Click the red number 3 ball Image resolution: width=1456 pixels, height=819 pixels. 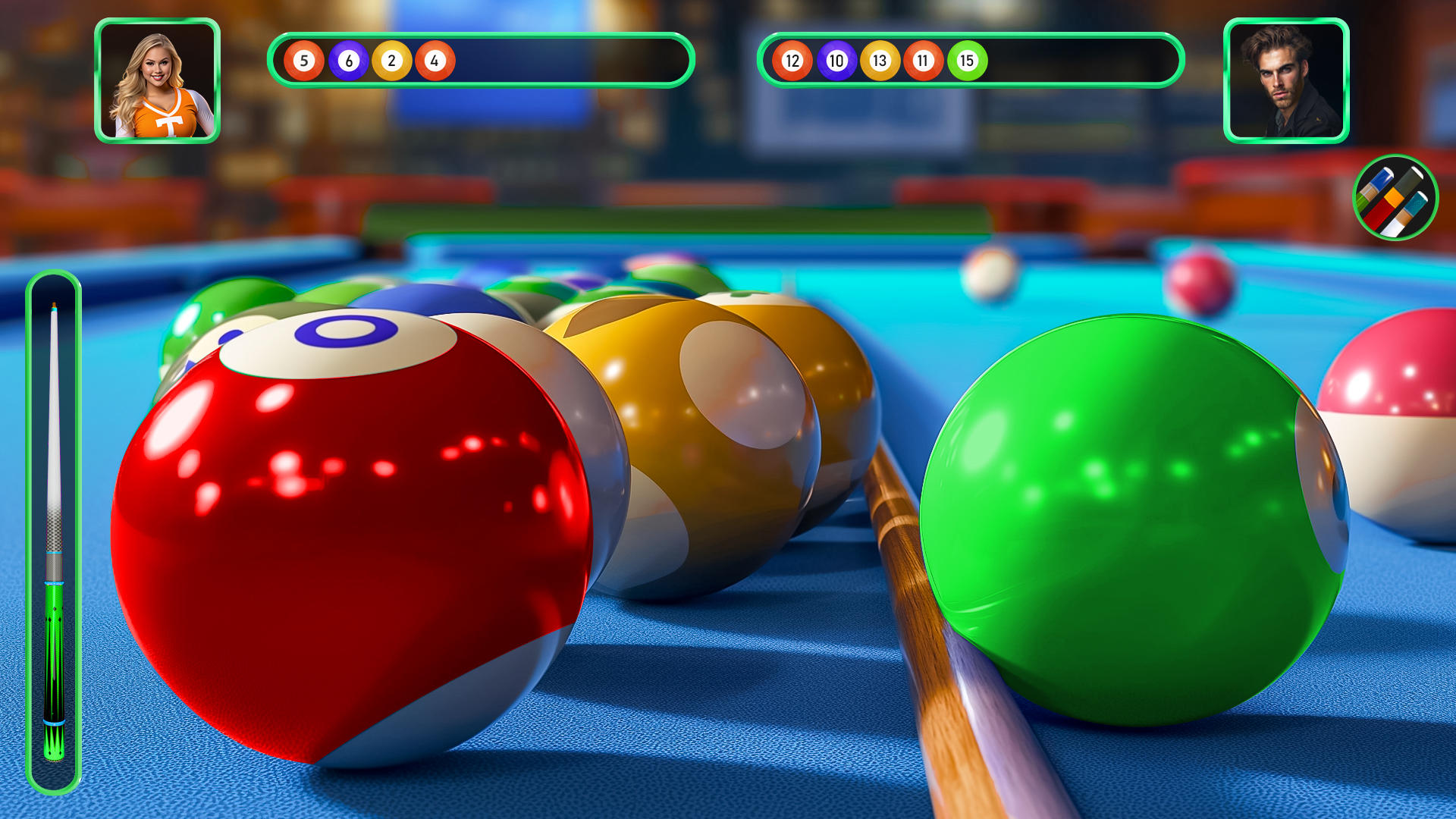point(349,531)
